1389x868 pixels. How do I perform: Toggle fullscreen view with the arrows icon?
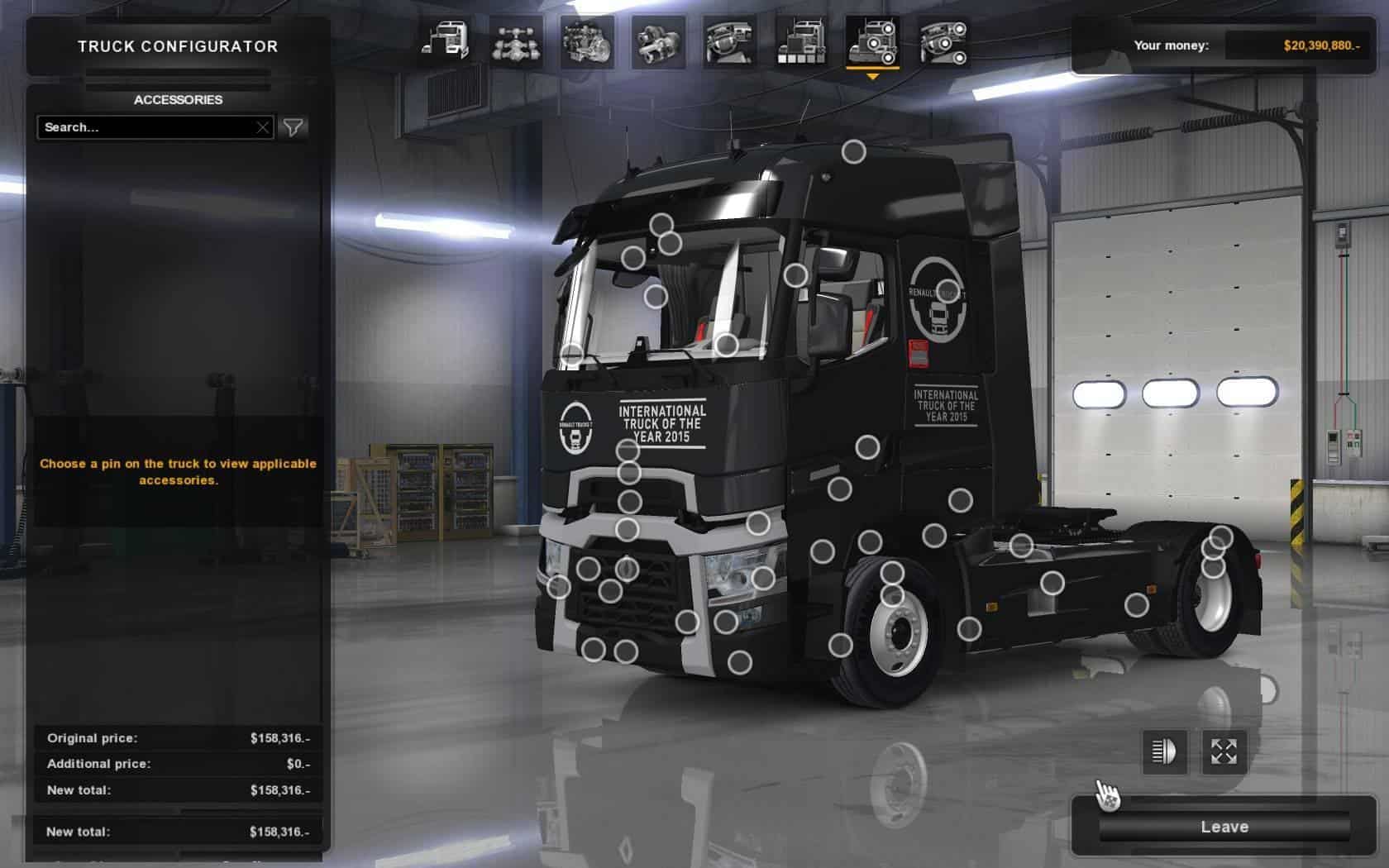coord(1224,751)
